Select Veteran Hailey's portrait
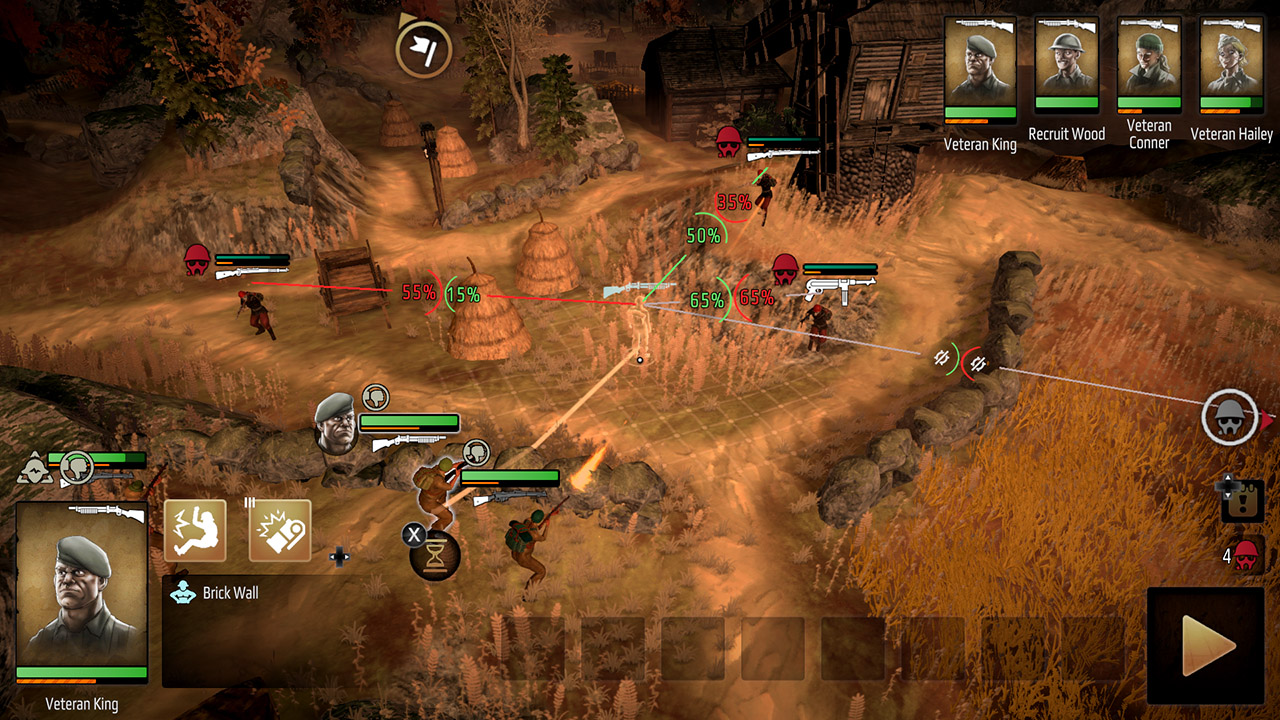Viewport: 1280px width, 720px height. (x=1230, y=65)
